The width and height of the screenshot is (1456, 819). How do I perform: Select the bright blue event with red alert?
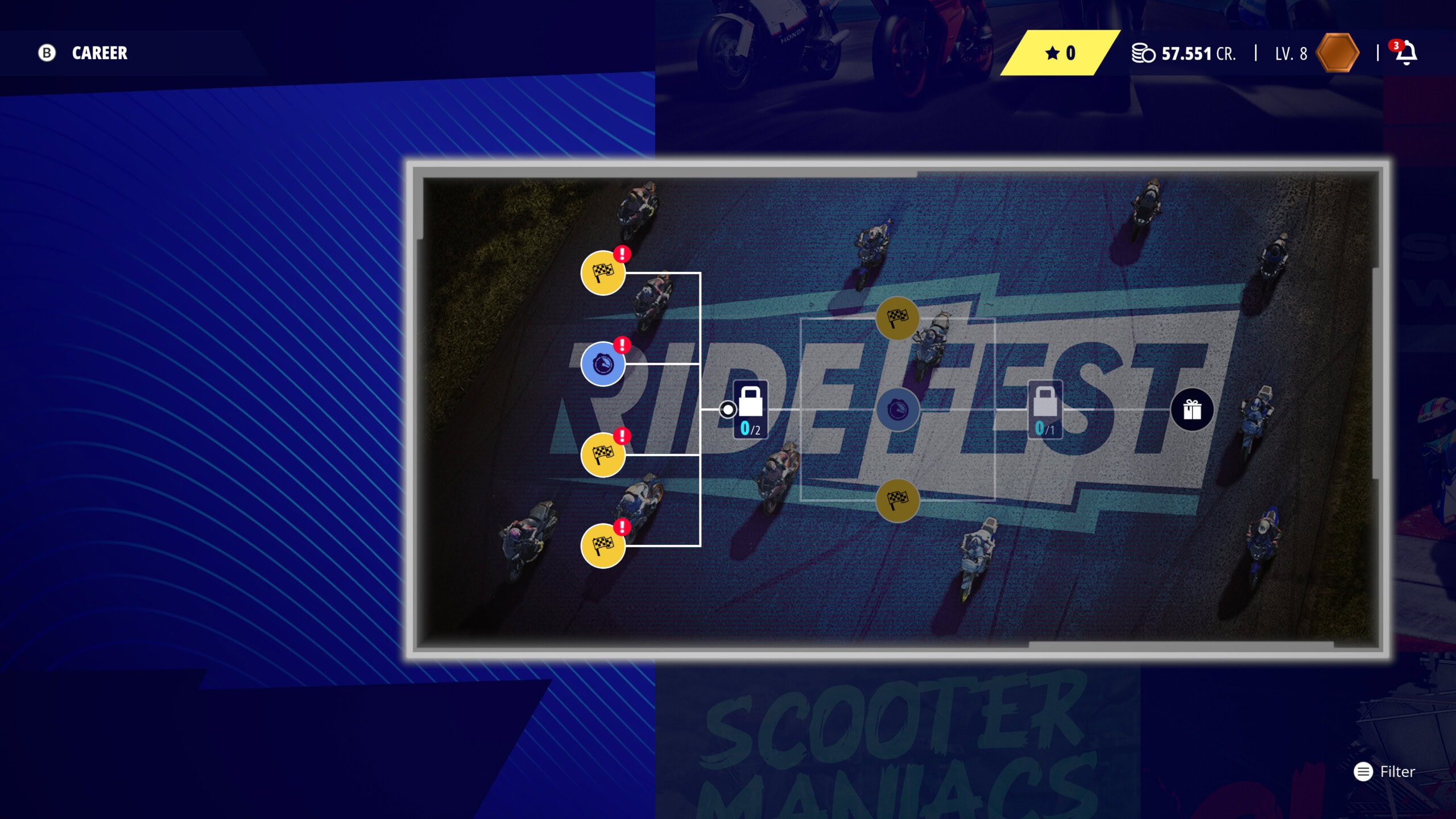603,364
